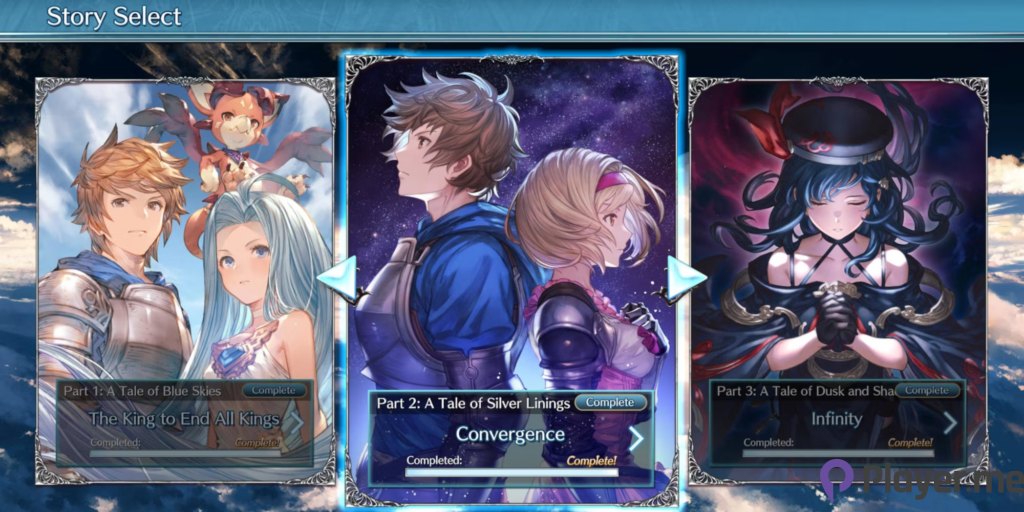Open The King to End All Kings chapter

(x=185, y=419)
